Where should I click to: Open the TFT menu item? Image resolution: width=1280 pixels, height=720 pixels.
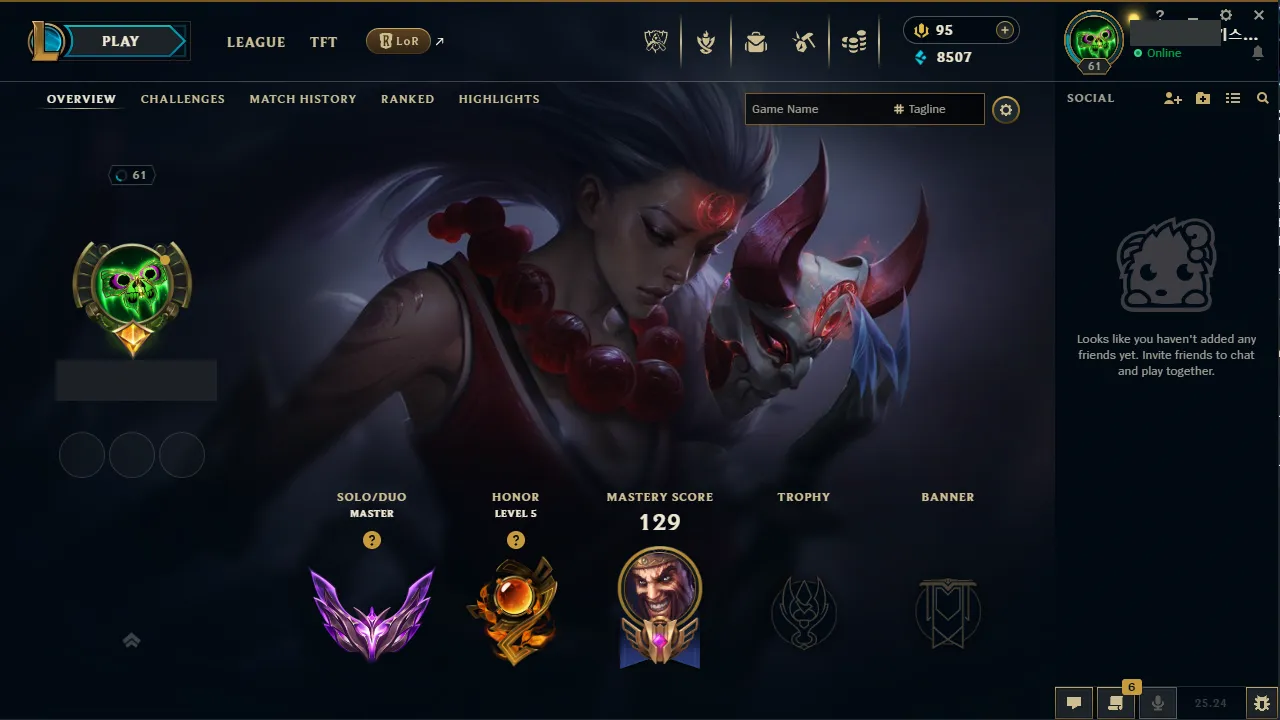pos(323,42)
